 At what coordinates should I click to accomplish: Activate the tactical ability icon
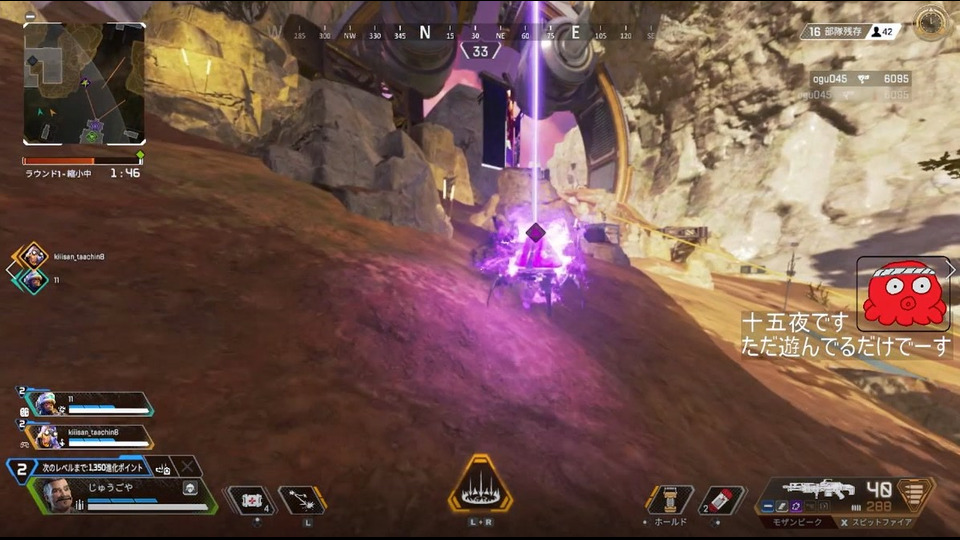click(x=299, y=499)
